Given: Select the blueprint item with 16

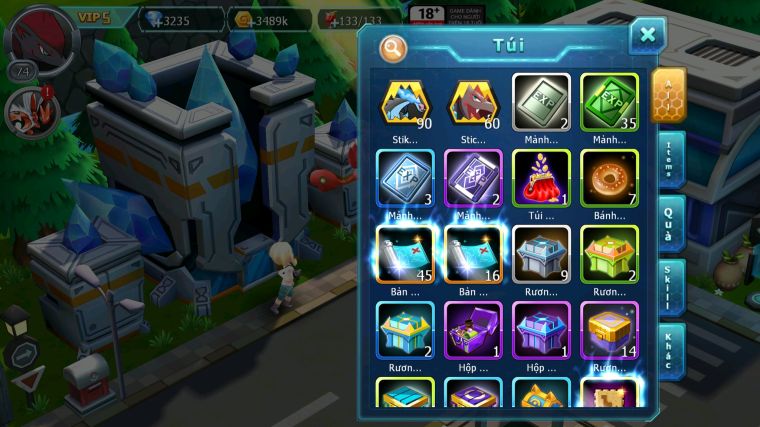Looking at the screenshot, I should 473,253.
